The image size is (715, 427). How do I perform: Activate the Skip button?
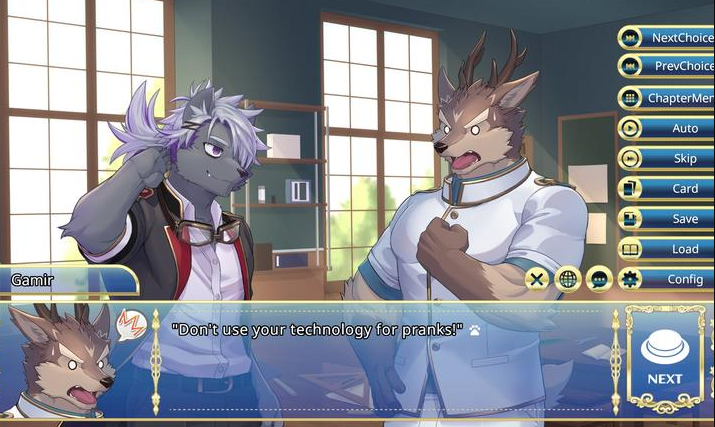(x=667, y=158)
